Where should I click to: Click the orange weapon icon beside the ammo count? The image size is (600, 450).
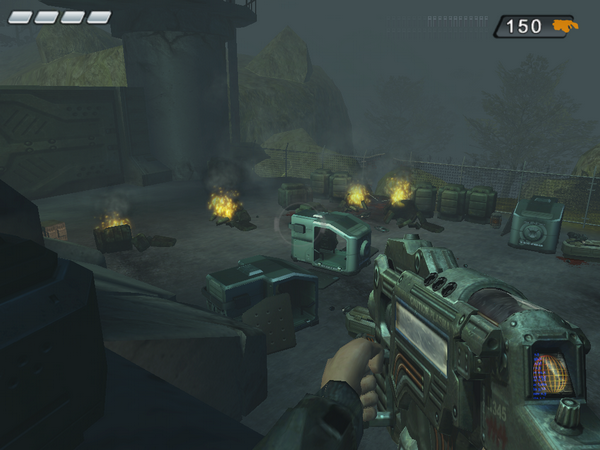click(x=563, y=26)
